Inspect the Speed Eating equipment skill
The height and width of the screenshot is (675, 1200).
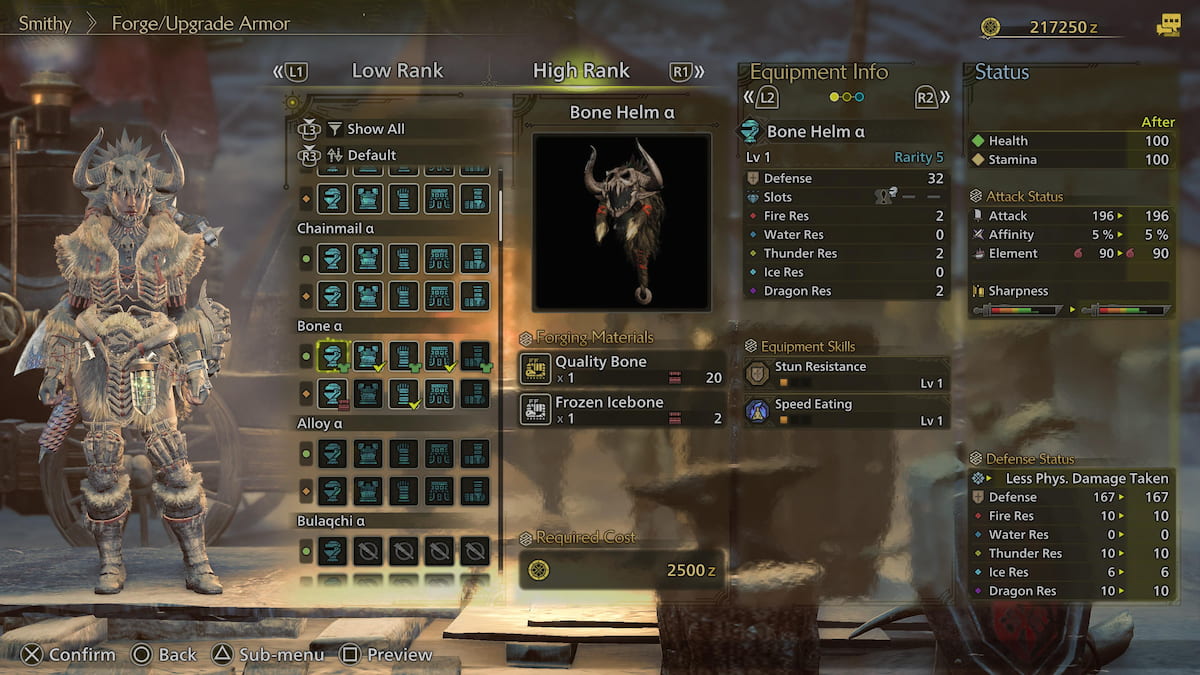[845, 411]
